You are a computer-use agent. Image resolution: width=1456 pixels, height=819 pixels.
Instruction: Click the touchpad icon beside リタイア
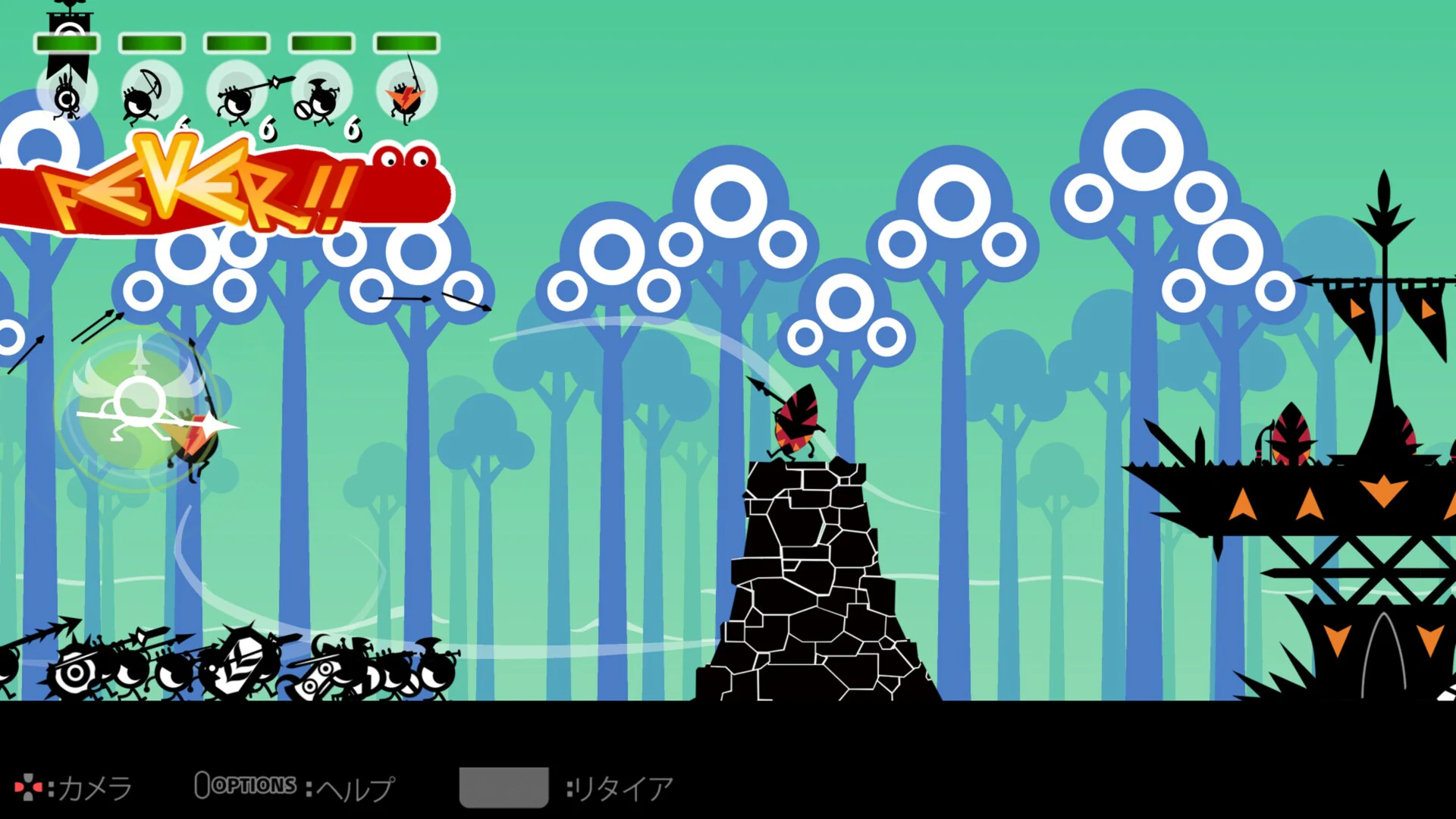coord(504,786)
